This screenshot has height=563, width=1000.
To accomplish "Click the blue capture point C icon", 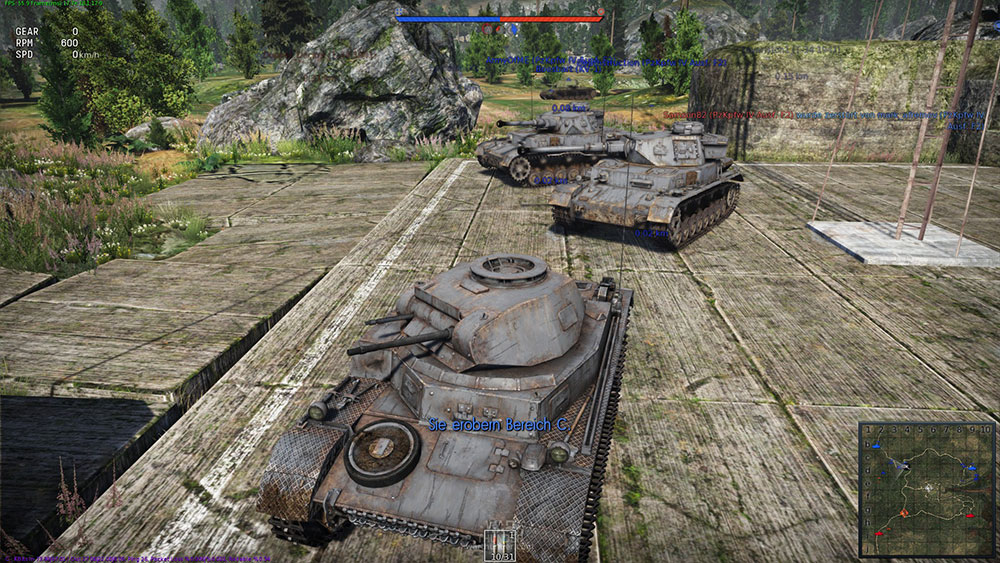I will pyautogui.click(x=514, y=30).
